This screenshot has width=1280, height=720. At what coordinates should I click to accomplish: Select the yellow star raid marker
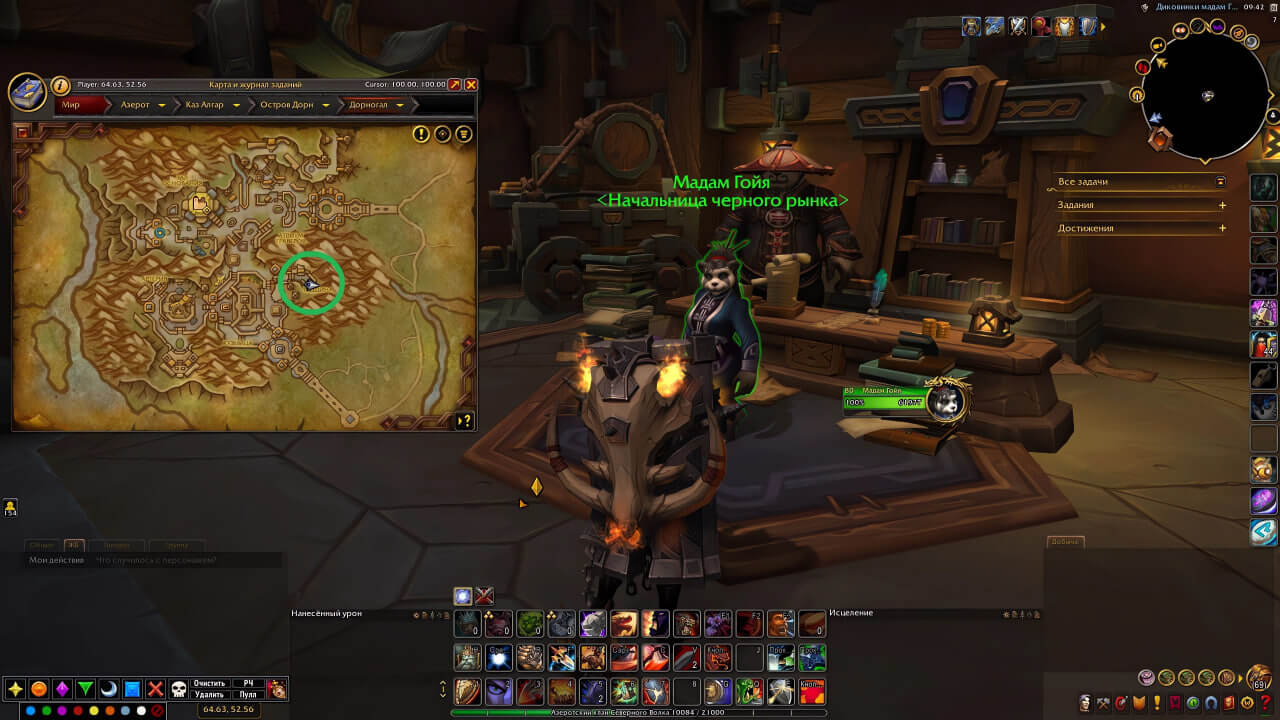tap(15, 689)
